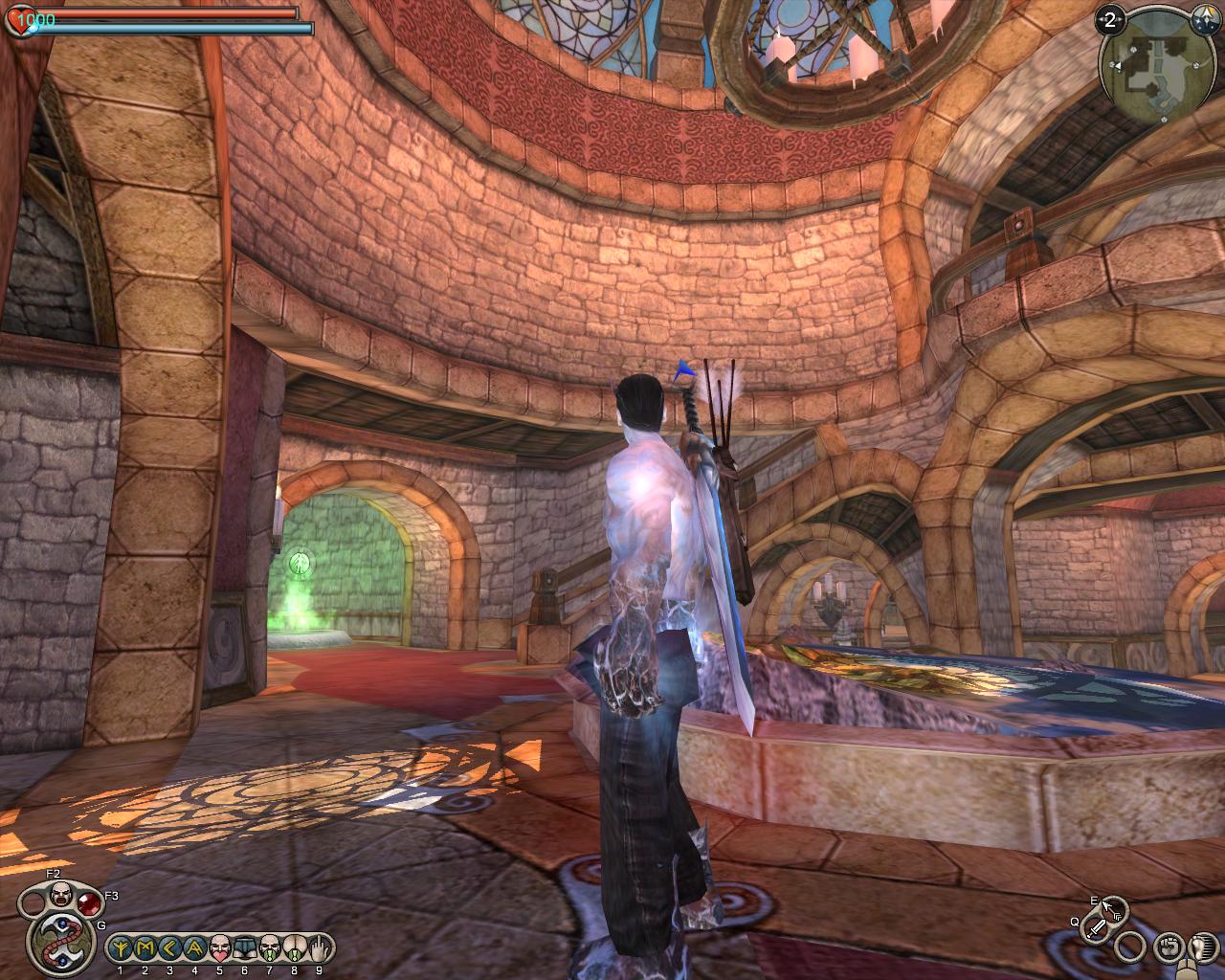Use the green-masked face expression
The image size is (1225, 980).
pyautogui.click(x=270, y=948)
